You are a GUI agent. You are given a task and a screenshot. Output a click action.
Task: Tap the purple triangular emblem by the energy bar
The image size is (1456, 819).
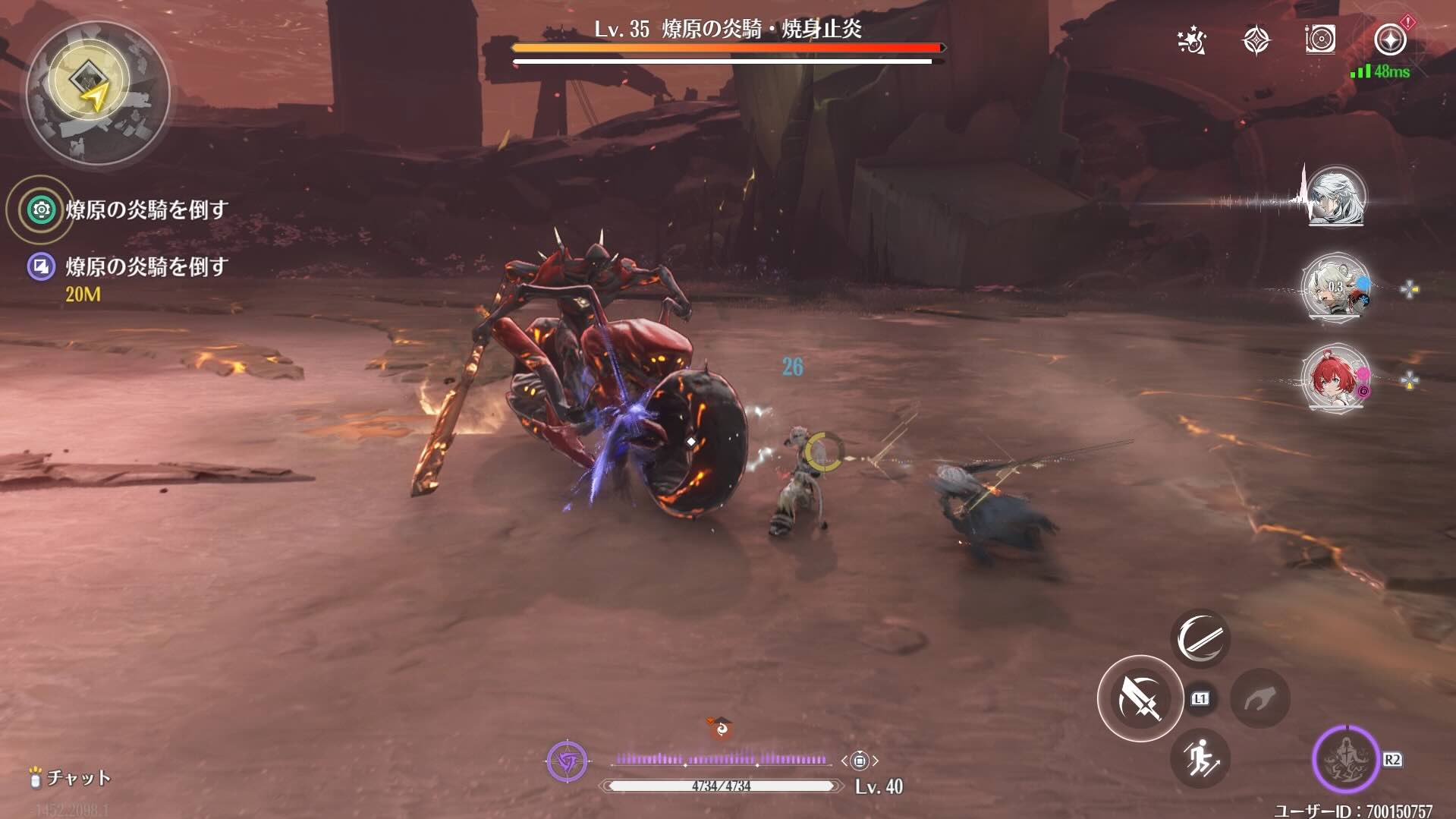tap(567, 760)
